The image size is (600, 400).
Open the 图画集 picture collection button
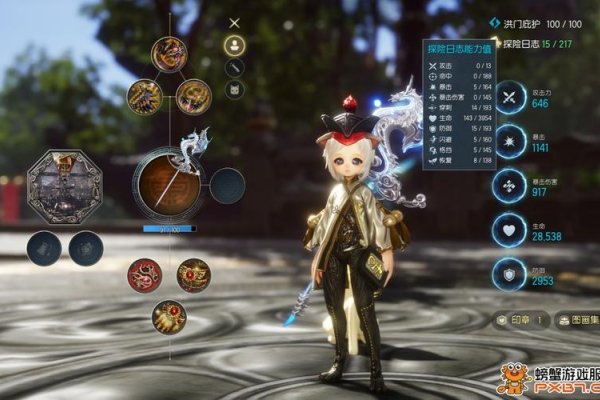[x=576, y=320]
